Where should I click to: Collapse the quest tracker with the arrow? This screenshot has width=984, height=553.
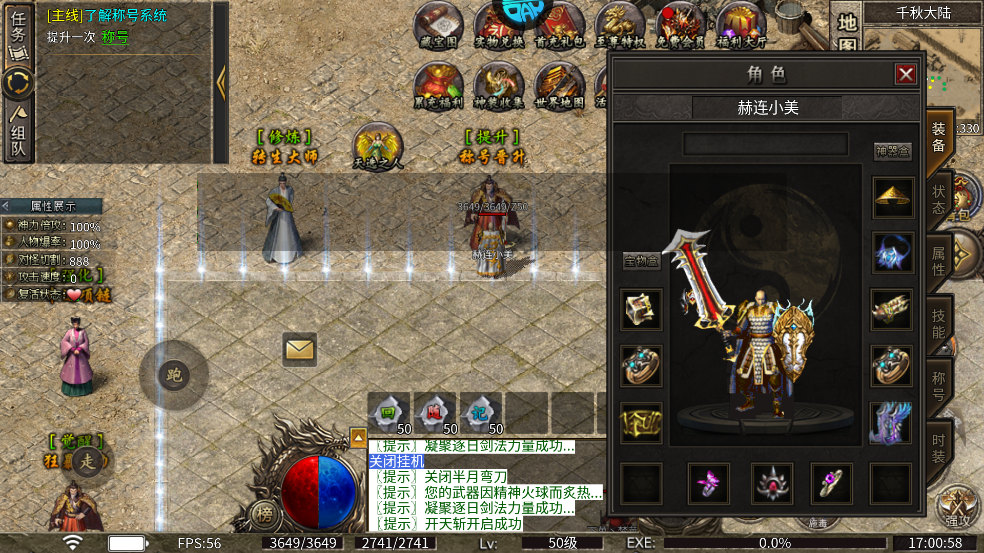click(x=221, y=82)
